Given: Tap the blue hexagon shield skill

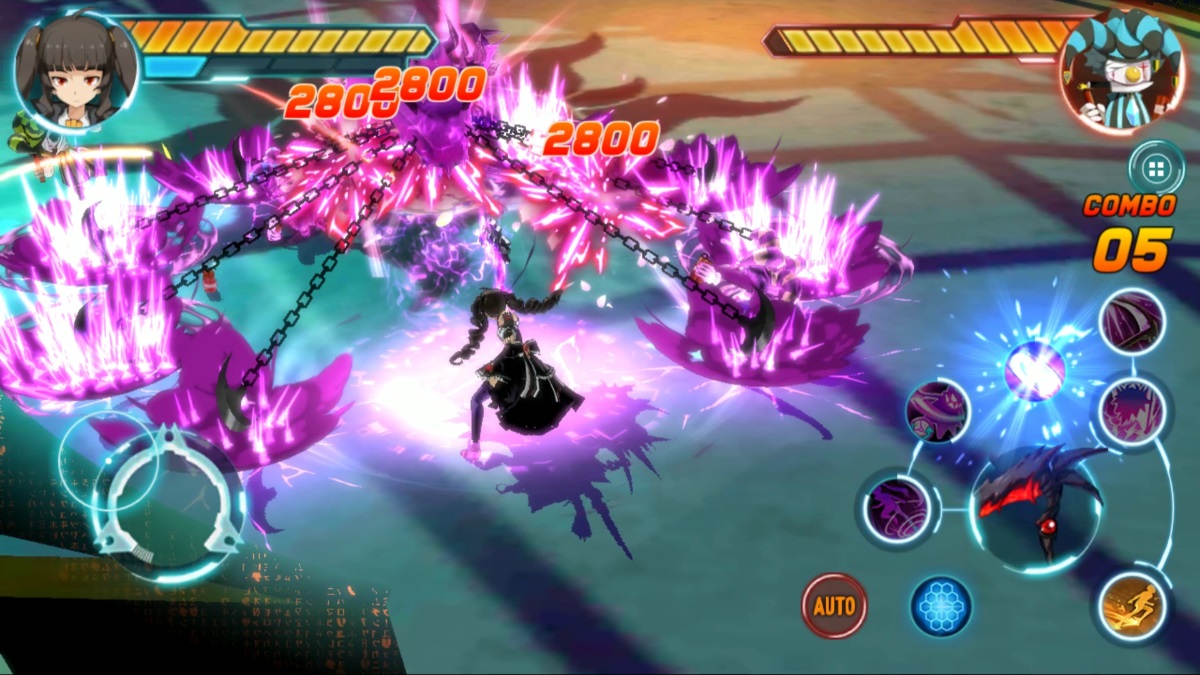Looking at the screenshot, I should point(941,606).
